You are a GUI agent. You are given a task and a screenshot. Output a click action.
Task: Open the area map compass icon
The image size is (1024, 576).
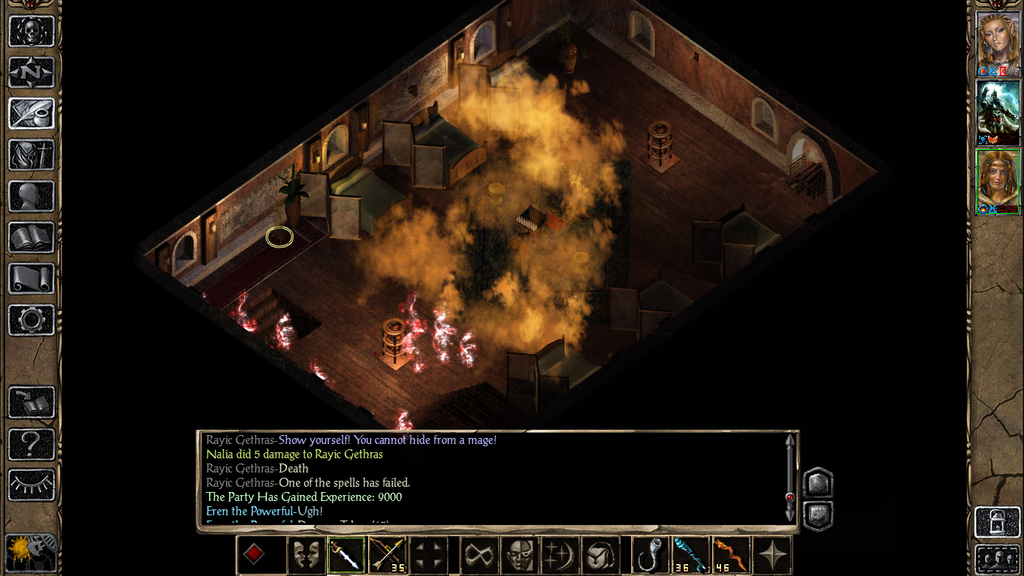[31, 72]
